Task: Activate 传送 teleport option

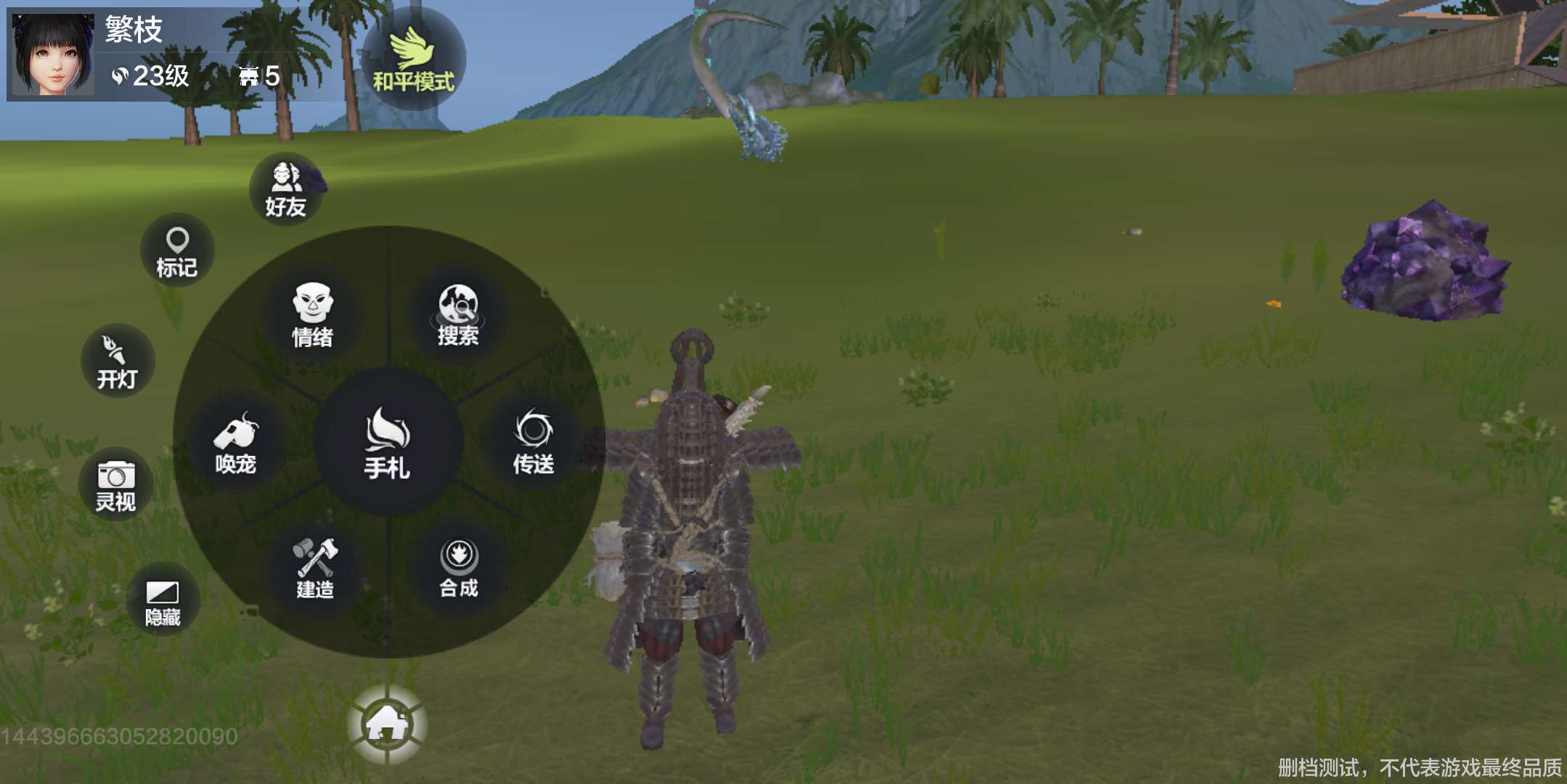Action: coord(534,441)
